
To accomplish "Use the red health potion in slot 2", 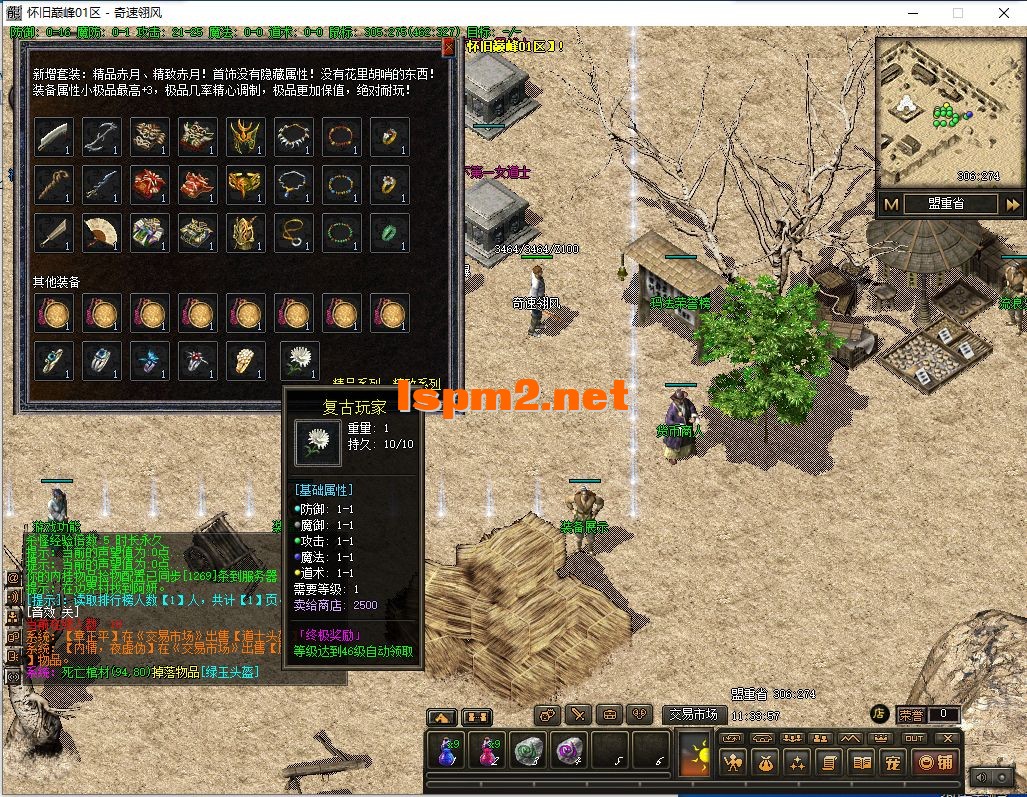I will tap(487, 750).
